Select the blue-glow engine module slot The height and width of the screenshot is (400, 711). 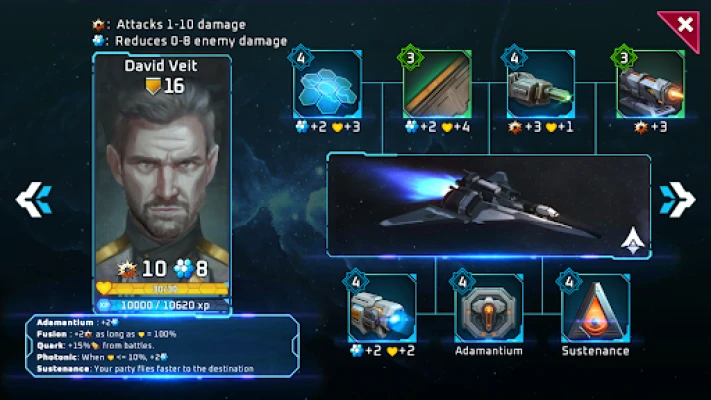point(383,309)
